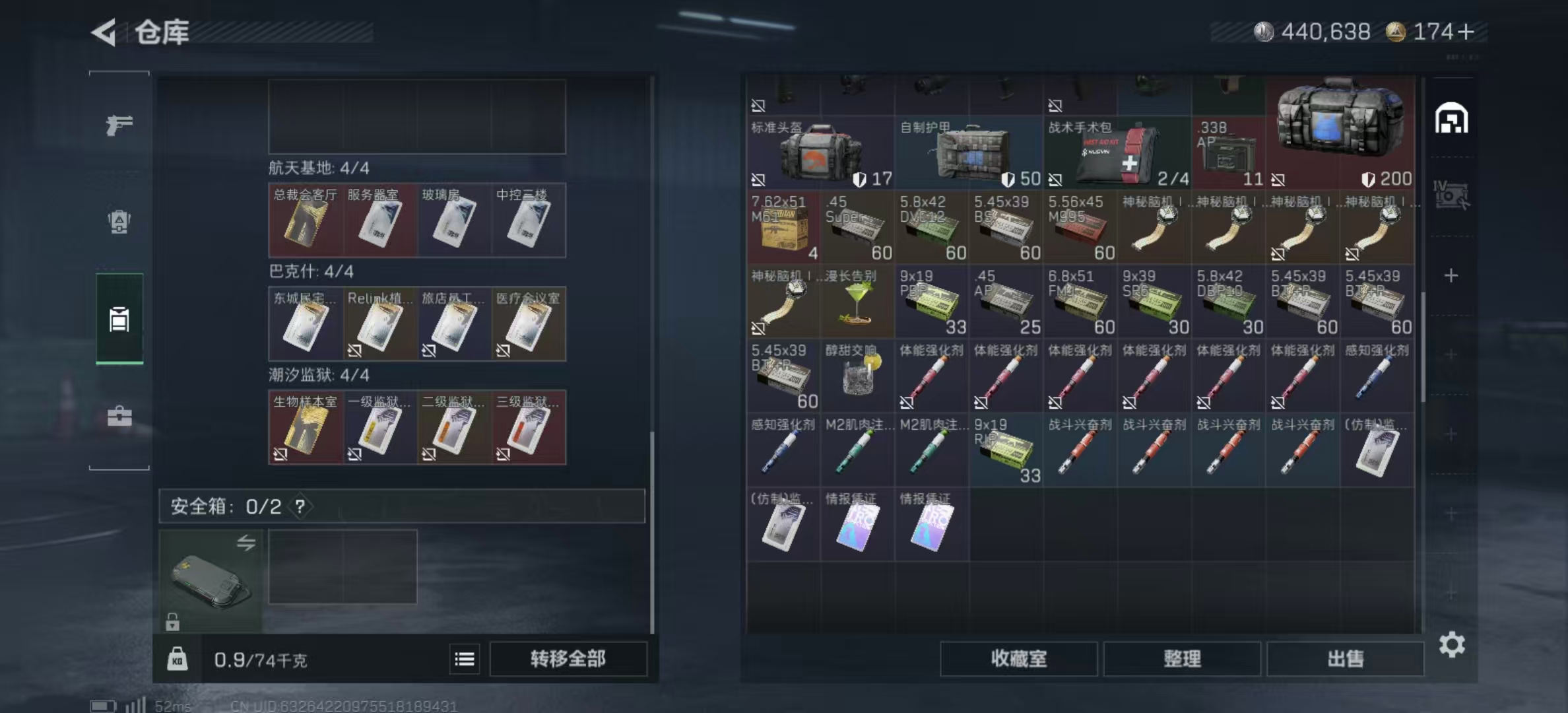Click the 转移全部 transfer all button
1568x713 pixels.
568,659
